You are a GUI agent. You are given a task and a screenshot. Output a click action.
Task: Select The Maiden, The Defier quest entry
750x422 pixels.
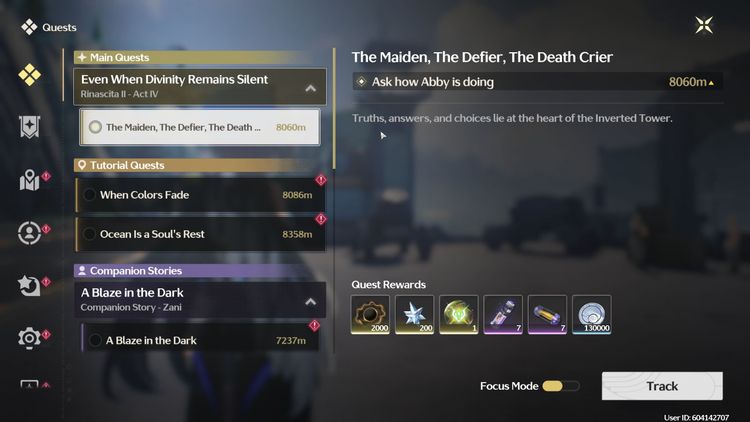(x=199, y=127)
